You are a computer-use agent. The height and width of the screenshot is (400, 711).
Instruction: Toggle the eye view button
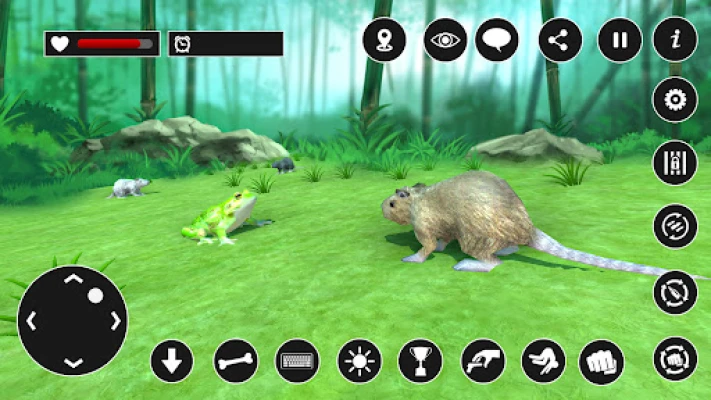pos(445,41)
